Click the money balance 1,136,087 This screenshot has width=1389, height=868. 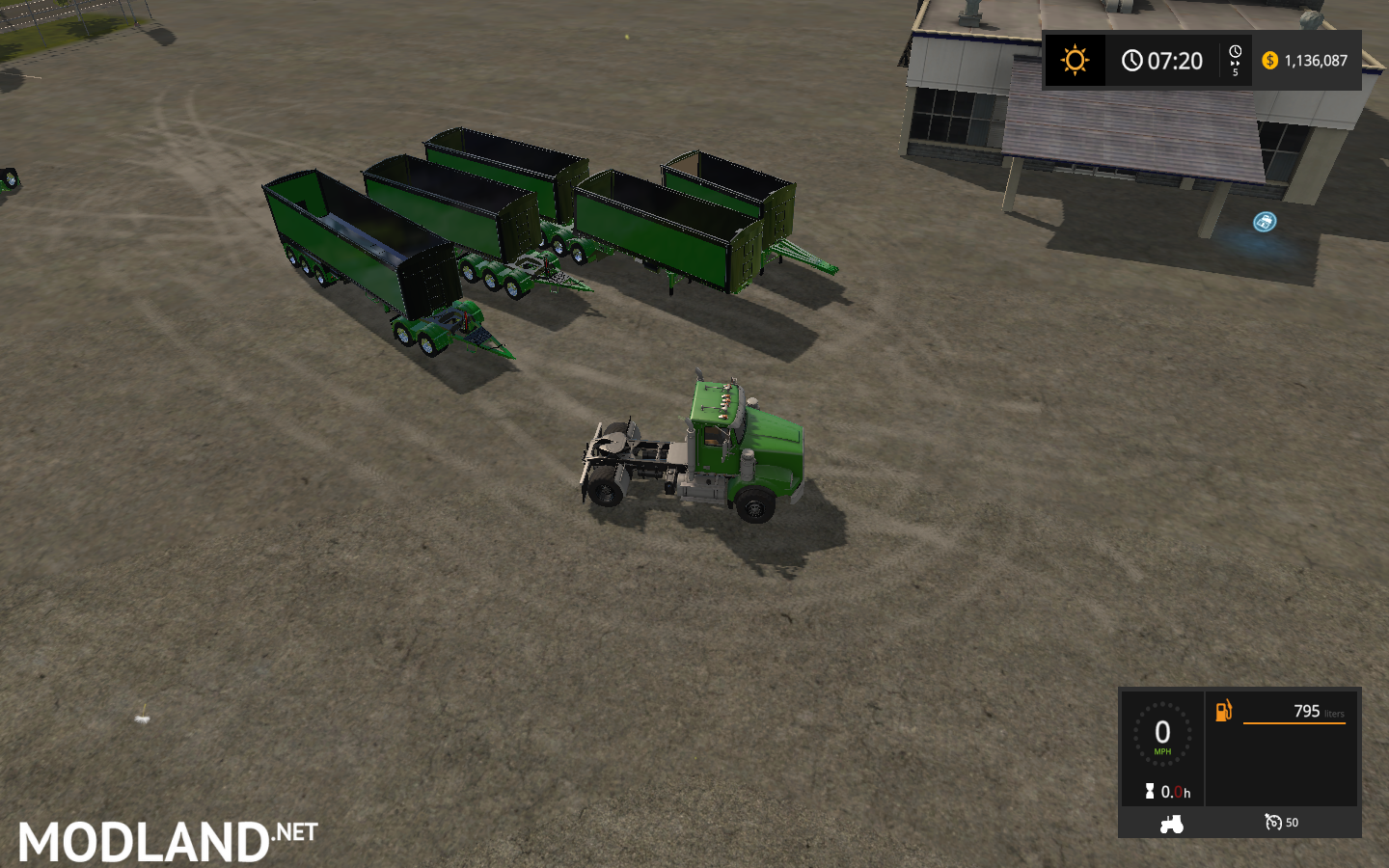pos(1317,61)
